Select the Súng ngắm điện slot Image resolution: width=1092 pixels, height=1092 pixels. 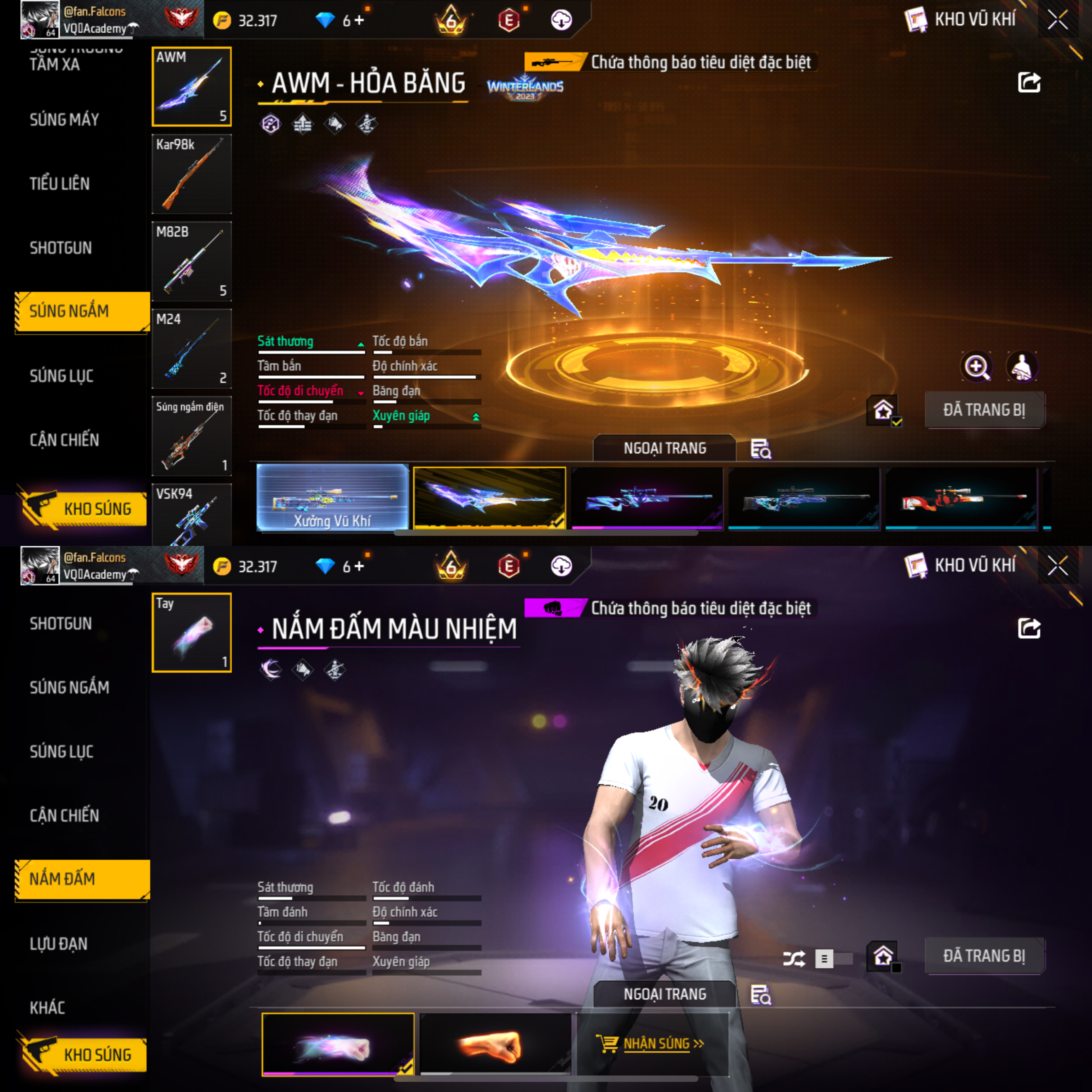pyautogui.click(x=192, y=436)
